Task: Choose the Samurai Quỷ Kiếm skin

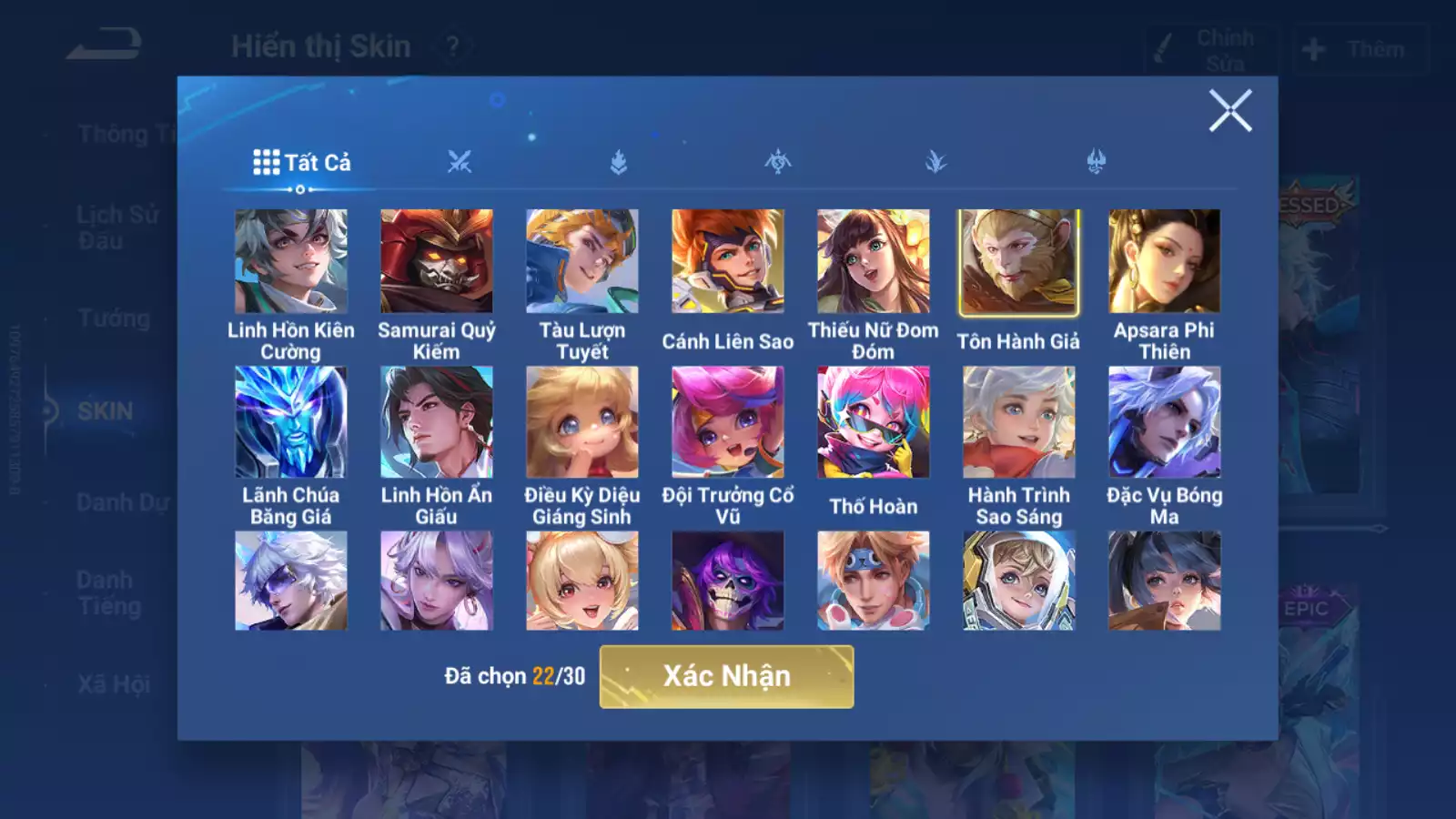Action: (437, 261)
